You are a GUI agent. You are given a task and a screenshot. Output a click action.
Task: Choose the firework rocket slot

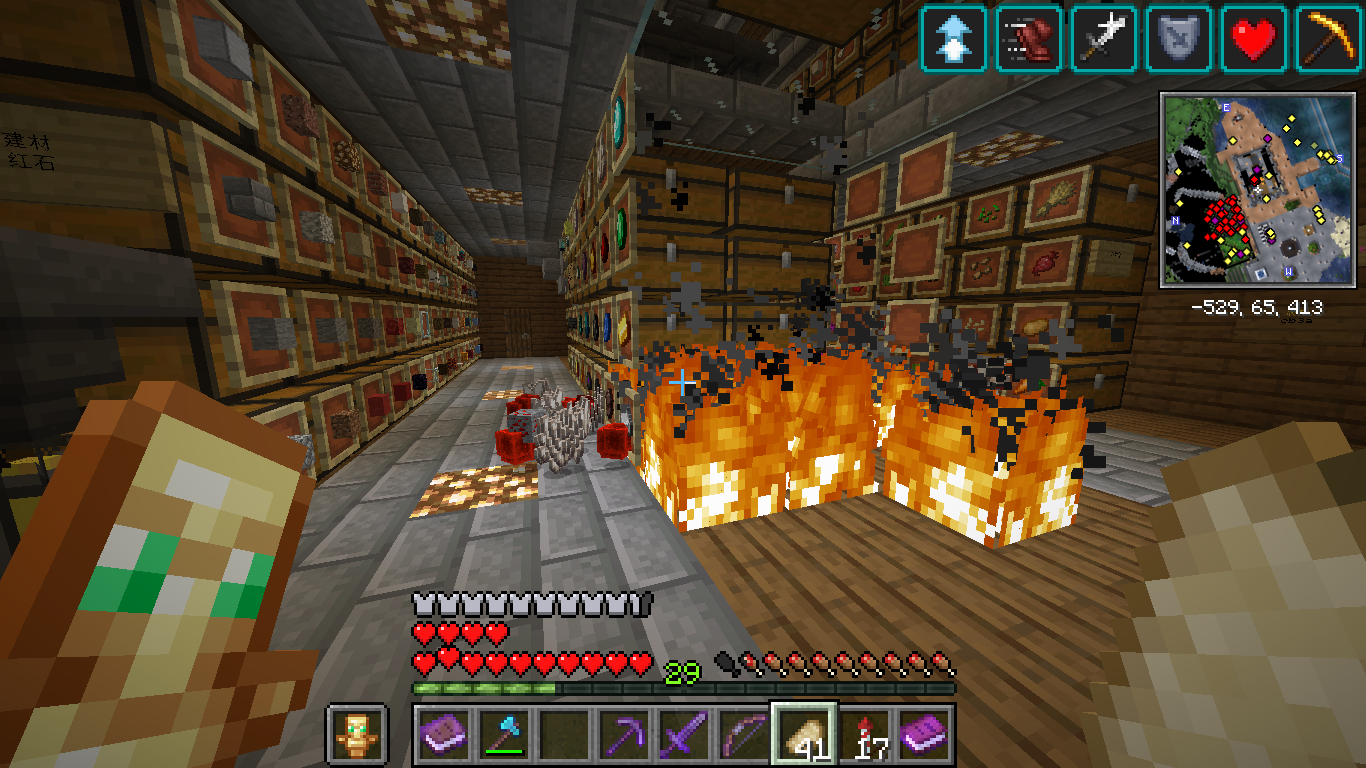point(865,735)
